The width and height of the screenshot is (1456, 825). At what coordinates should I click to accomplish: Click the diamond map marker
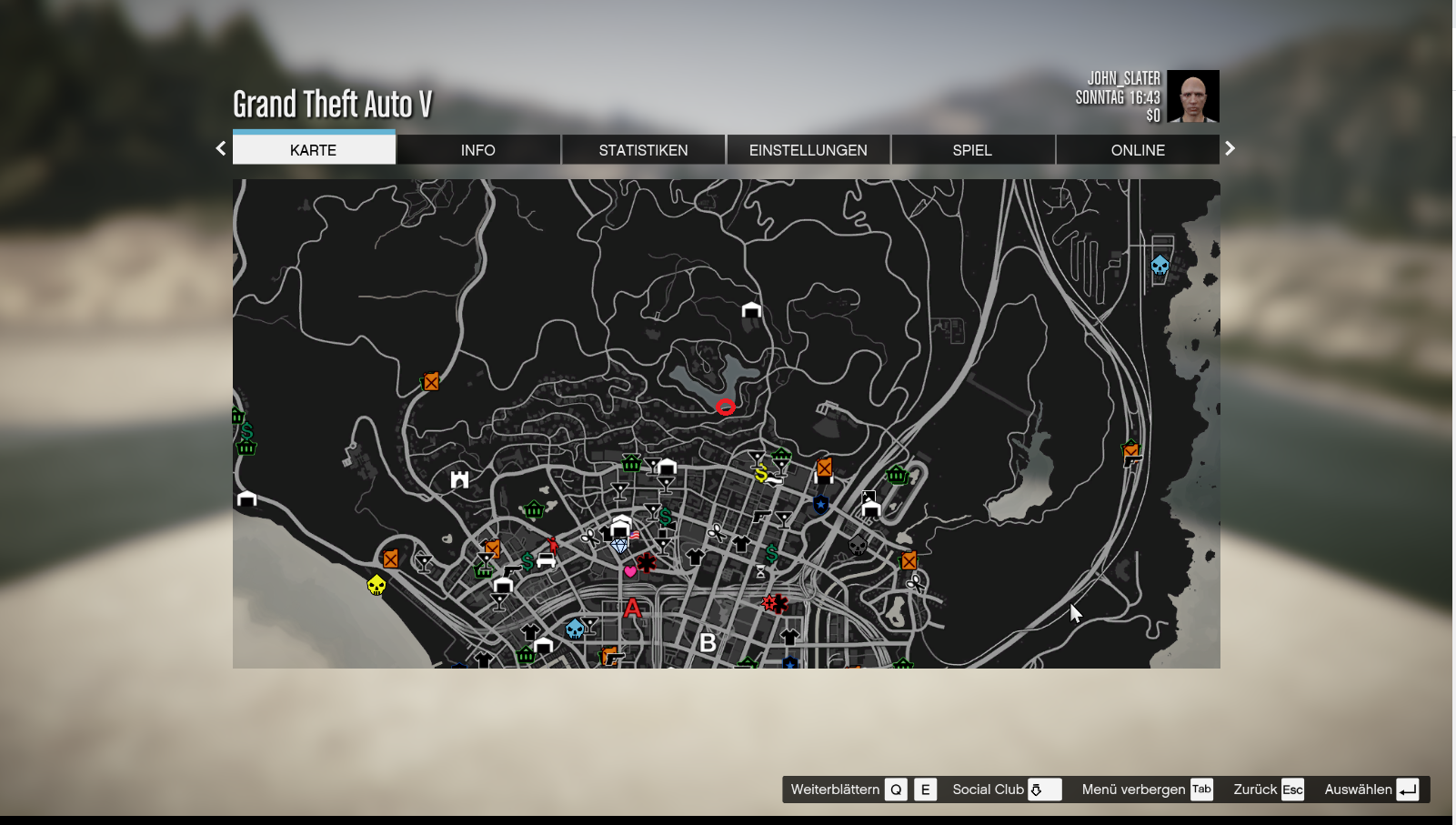[620, 546]
